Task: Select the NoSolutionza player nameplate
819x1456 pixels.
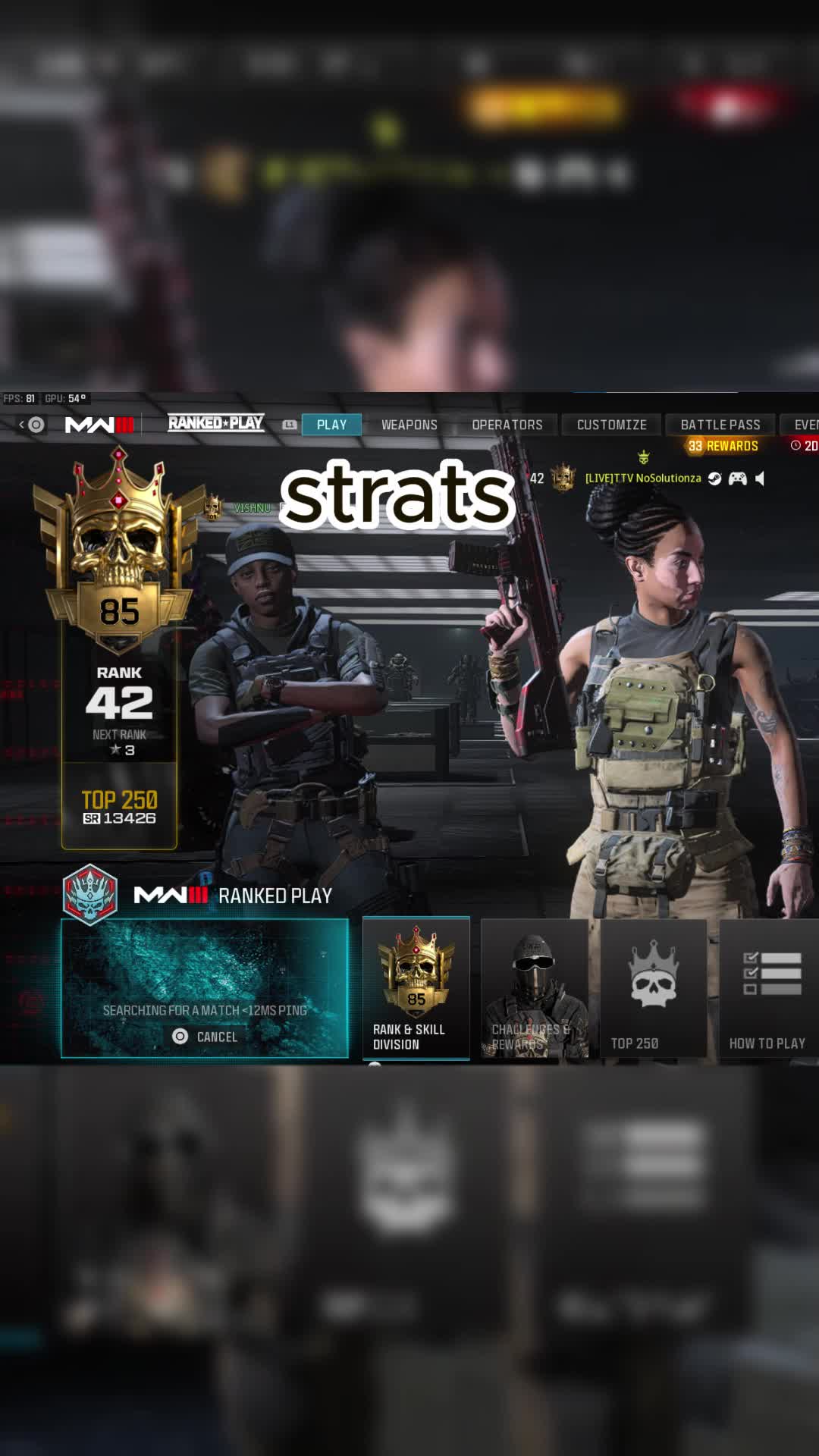Action: click(x=642, y=479)
